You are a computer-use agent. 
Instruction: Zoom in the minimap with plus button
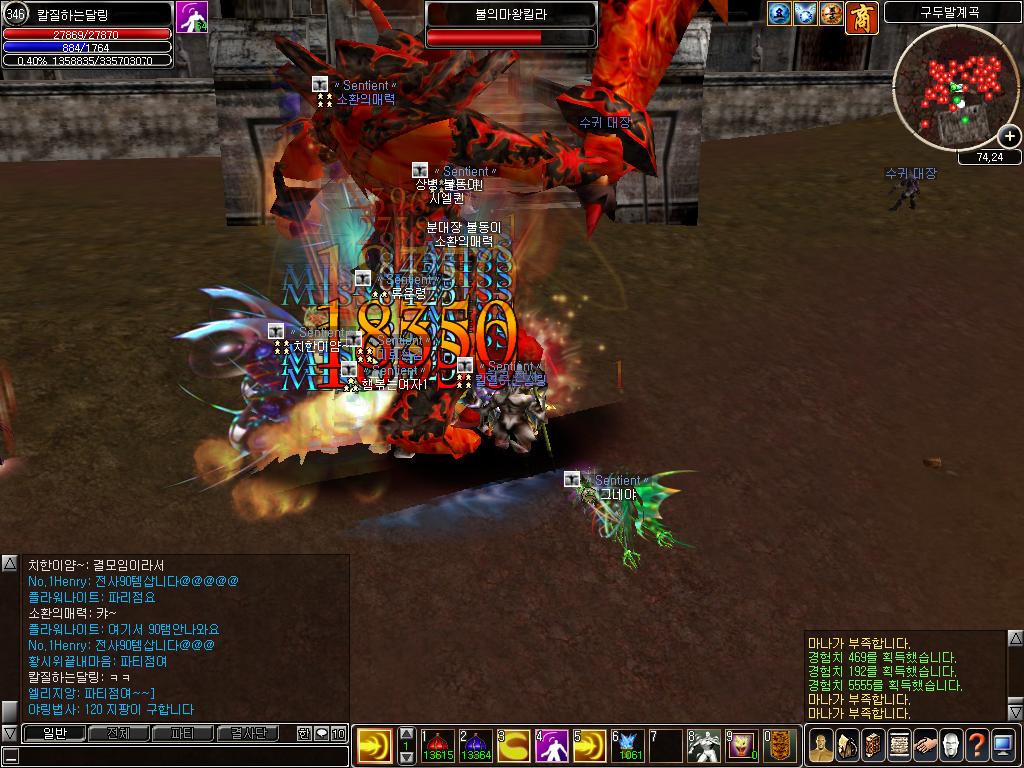1010,136
